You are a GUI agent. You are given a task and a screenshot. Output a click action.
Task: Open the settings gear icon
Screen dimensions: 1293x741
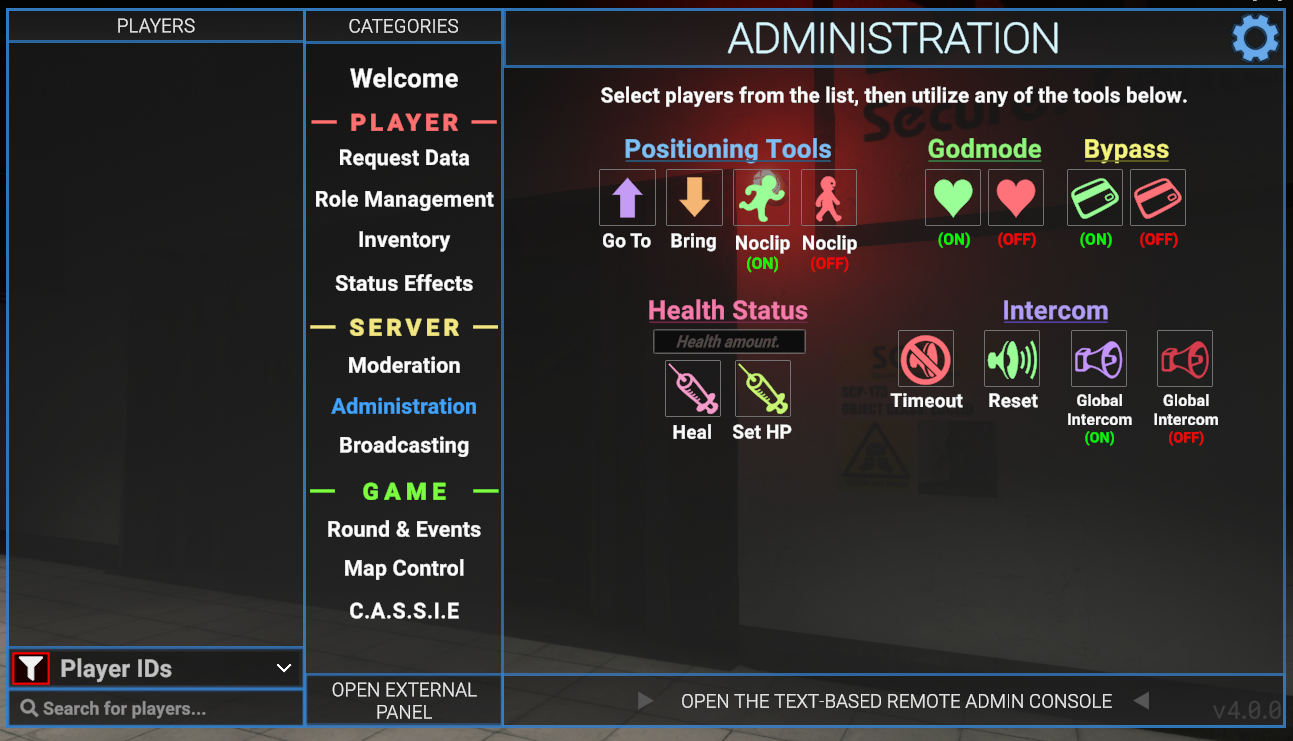pyautogui.click(x=1255, y=38)
